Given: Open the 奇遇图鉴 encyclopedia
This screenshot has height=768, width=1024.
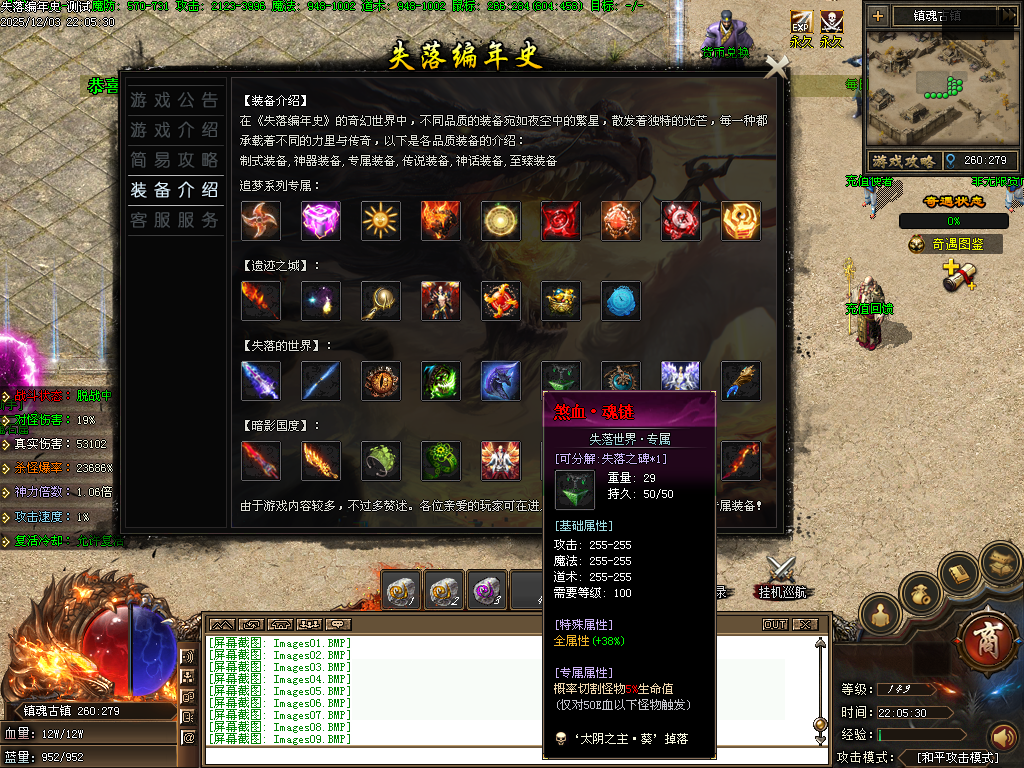Looking at the screenshot, I should tap(954, 244).
